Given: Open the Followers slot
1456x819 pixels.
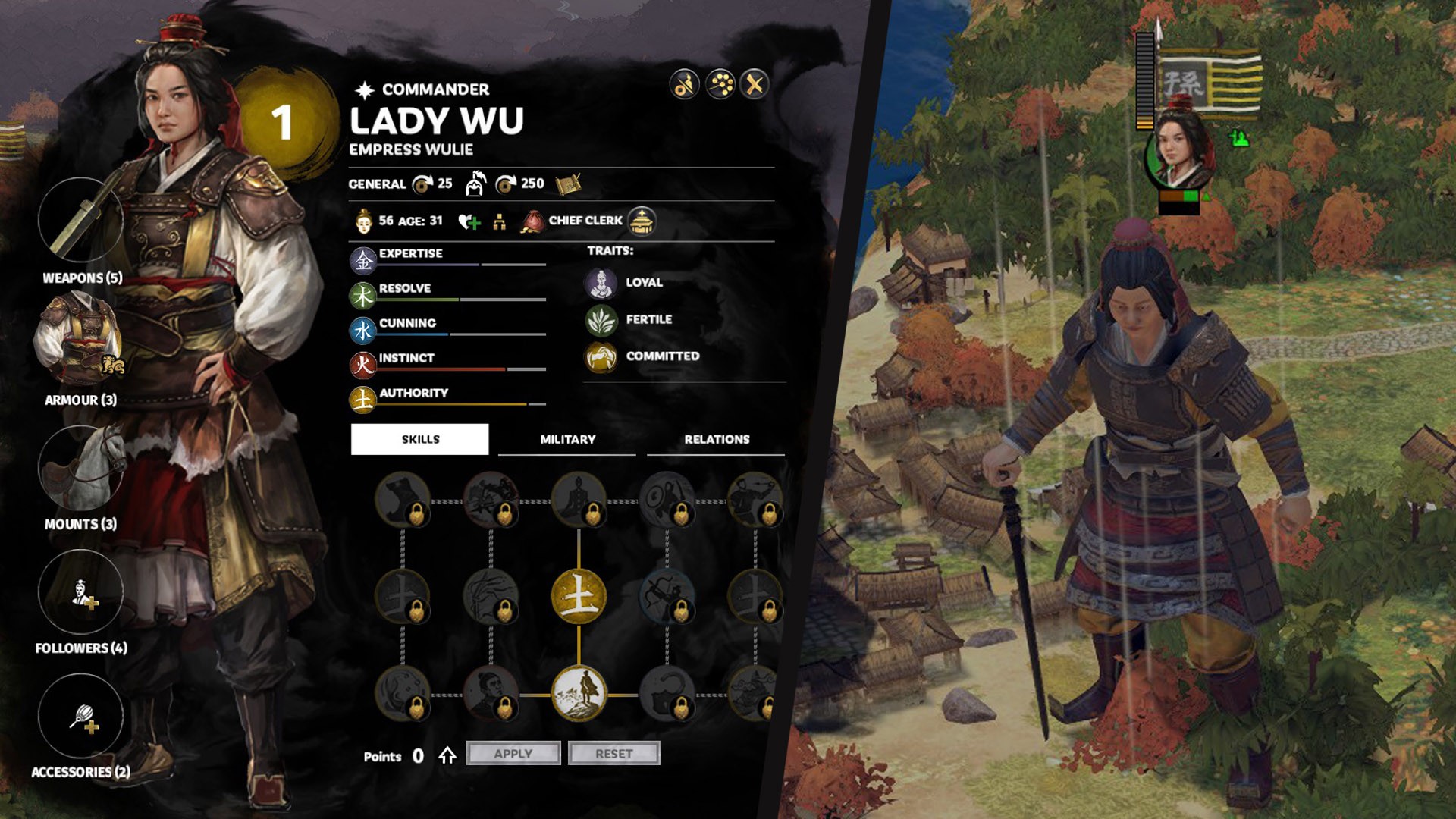Looking at the screenshot, I should tap(80, 591).
